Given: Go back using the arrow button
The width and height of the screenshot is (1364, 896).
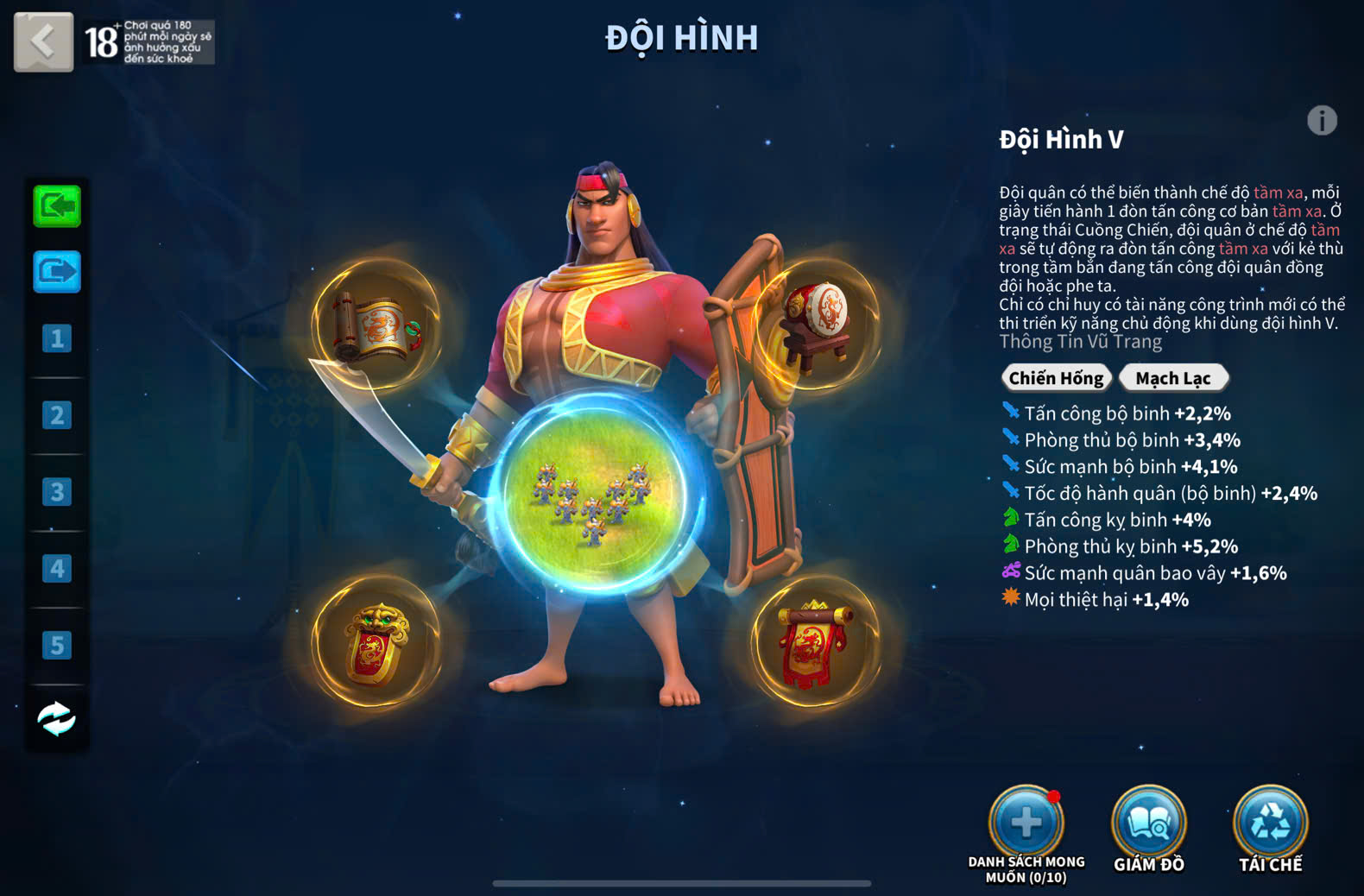Looking at the screenshot, I should pyautogui.click(x=43, y=41).
